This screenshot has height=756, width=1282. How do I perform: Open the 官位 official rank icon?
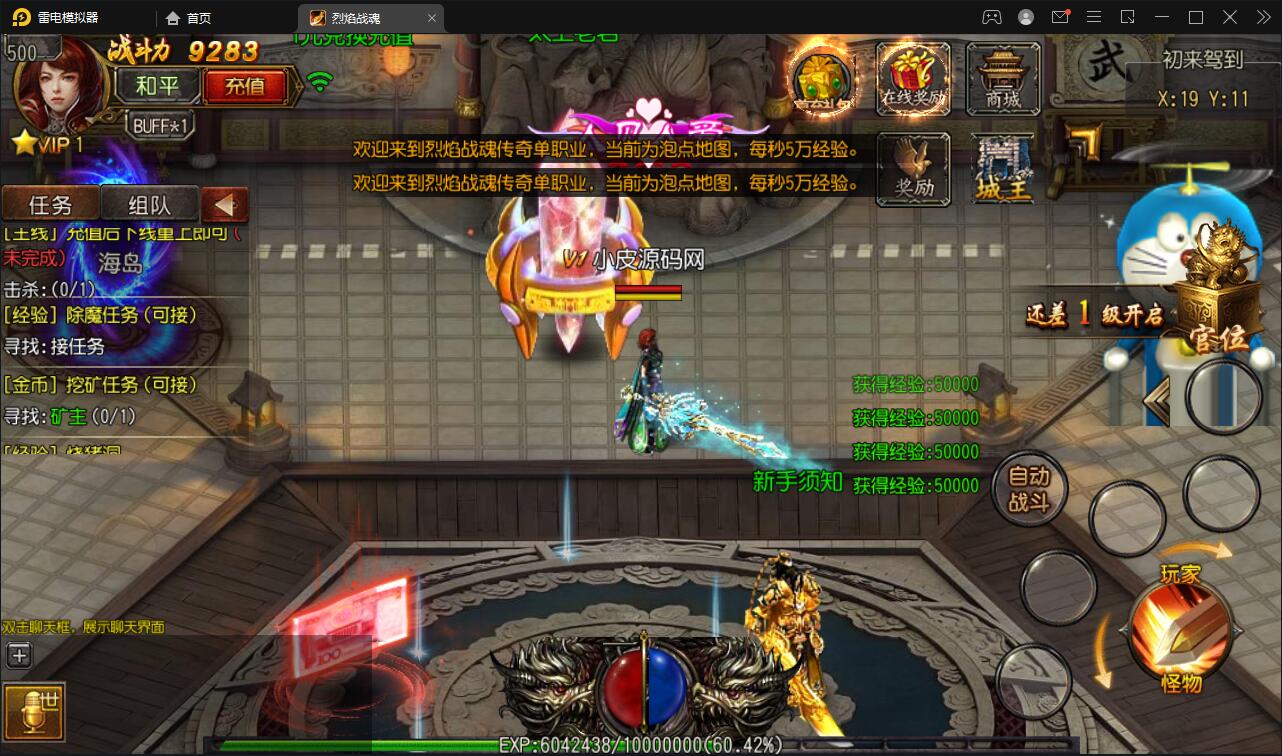coord(1218,300)
